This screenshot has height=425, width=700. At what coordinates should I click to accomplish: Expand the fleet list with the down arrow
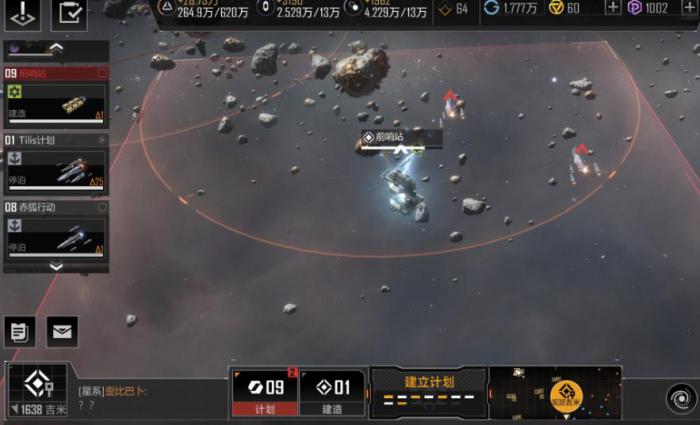pyautogui.click(x=56, y=267)
